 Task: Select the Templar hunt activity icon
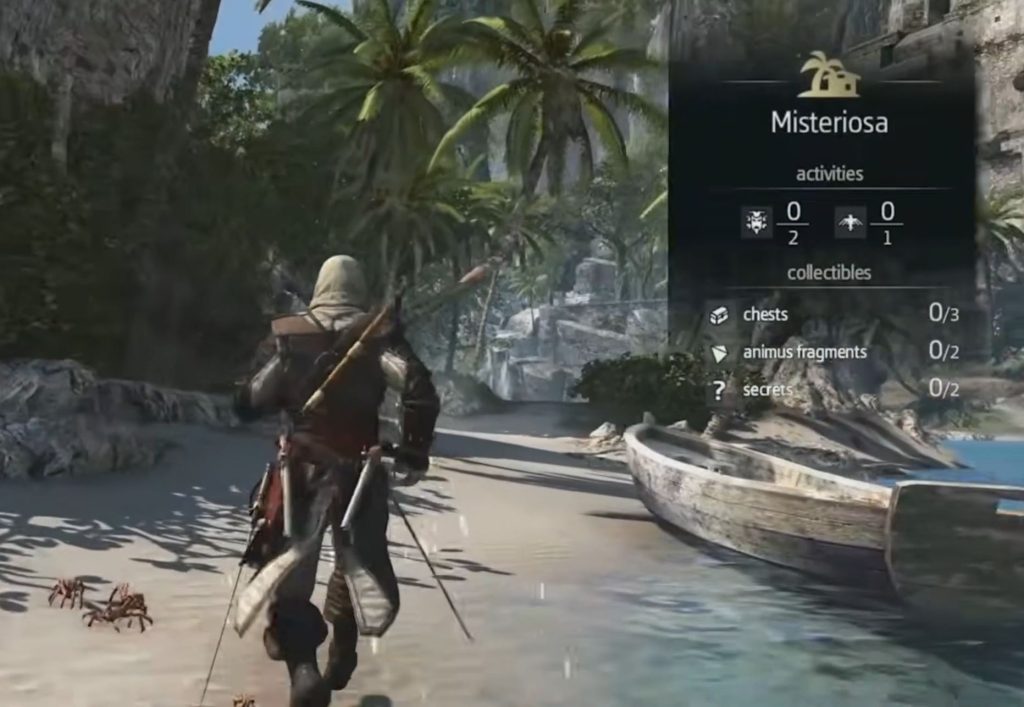click(x=756, y=222)
